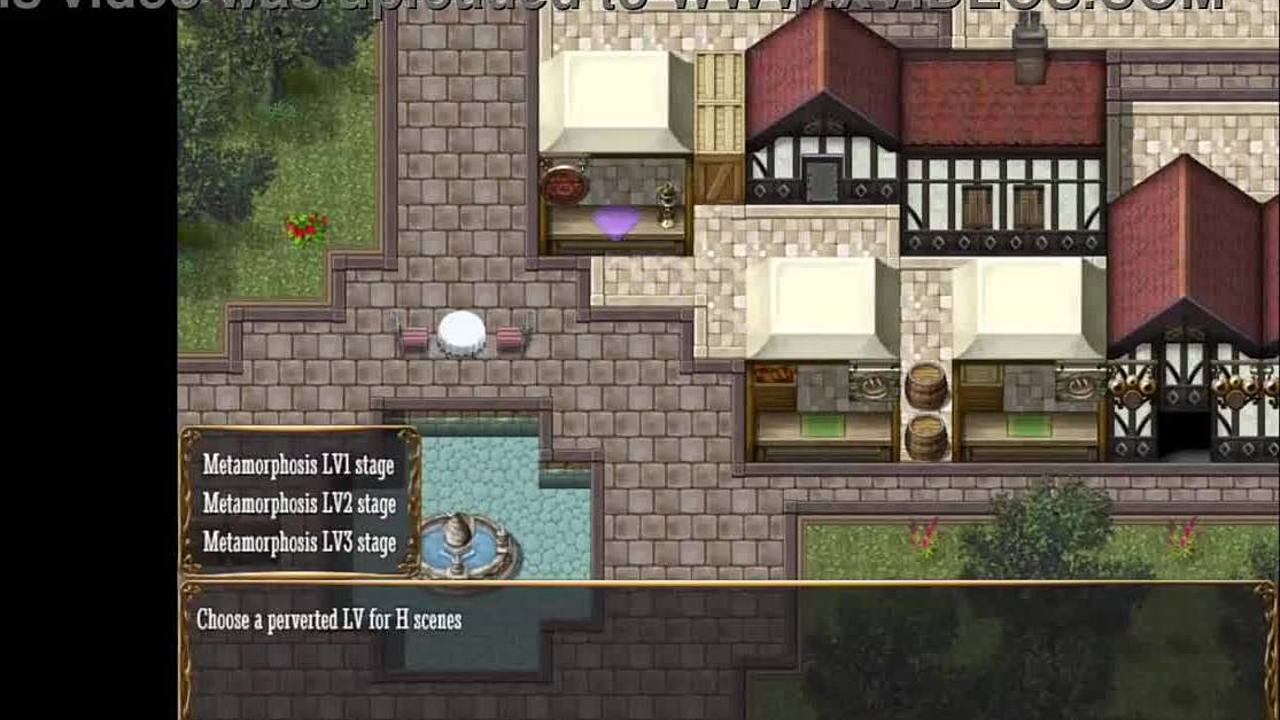
Task: Choose Metamorphosis LV2 stage option
Action: point(298,504)
